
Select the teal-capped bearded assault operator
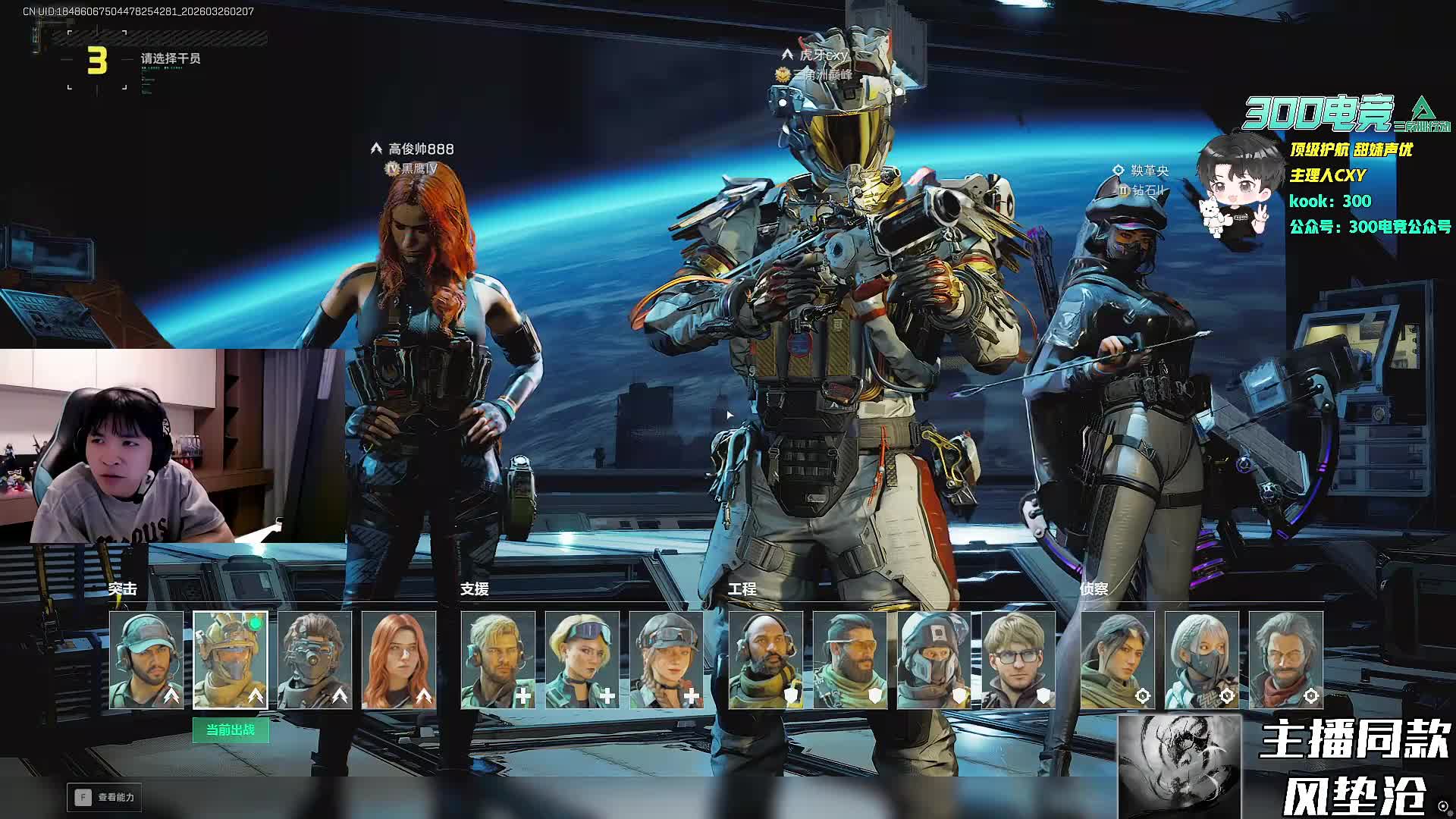(x=146, y=660)
